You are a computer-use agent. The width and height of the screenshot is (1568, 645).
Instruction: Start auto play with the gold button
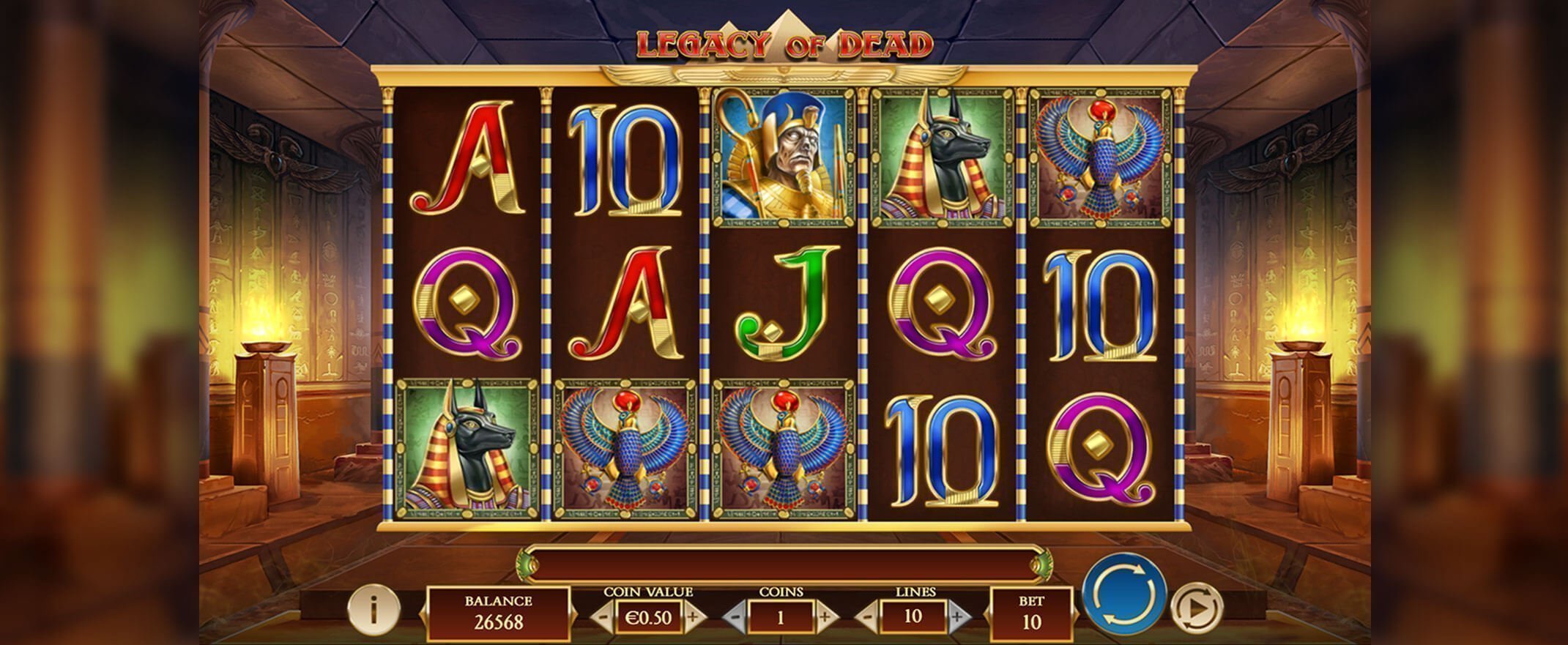click(x=1195, y=608)
